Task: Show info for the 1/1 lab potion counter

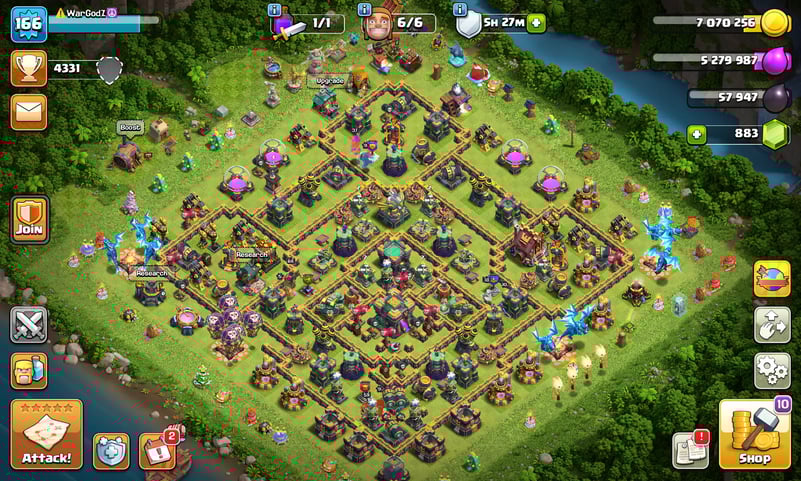Action: (275, 9)
